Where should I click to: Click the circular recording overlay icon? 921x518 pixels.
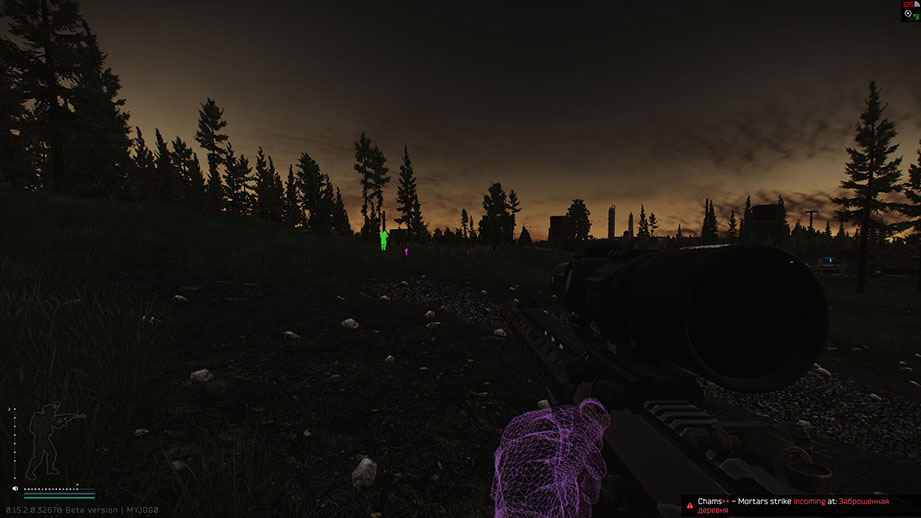coord(907,14)
